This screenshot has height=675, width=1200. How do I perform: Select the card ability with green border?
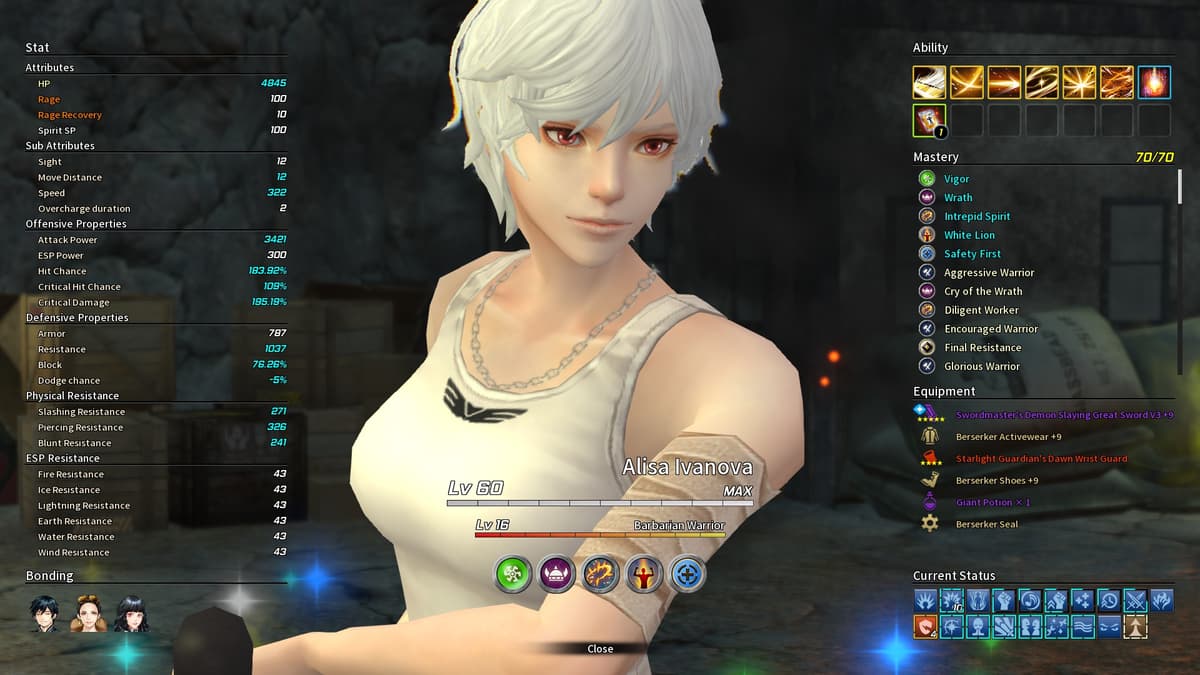[929, 120]
